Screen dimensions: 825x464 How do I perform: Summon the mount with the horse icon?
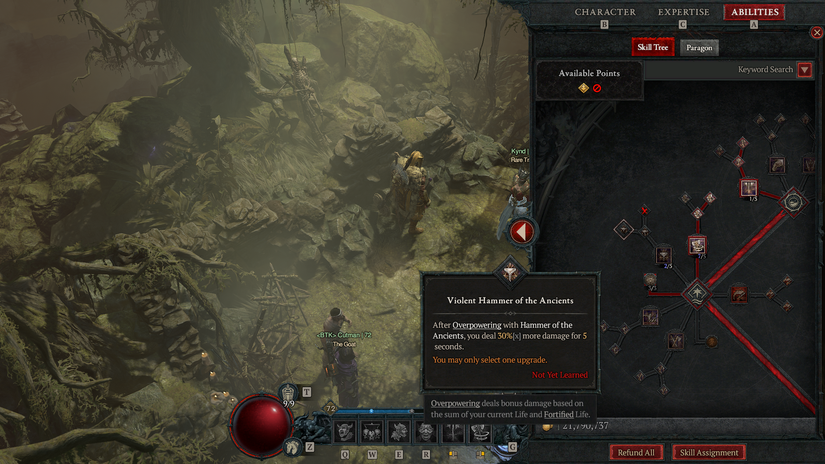point(292,447)
